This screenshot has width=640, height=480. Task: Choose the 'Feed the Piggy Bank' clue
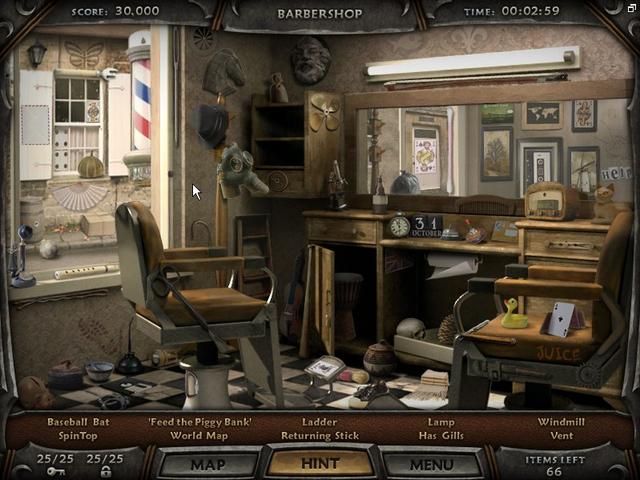point(200,422)
